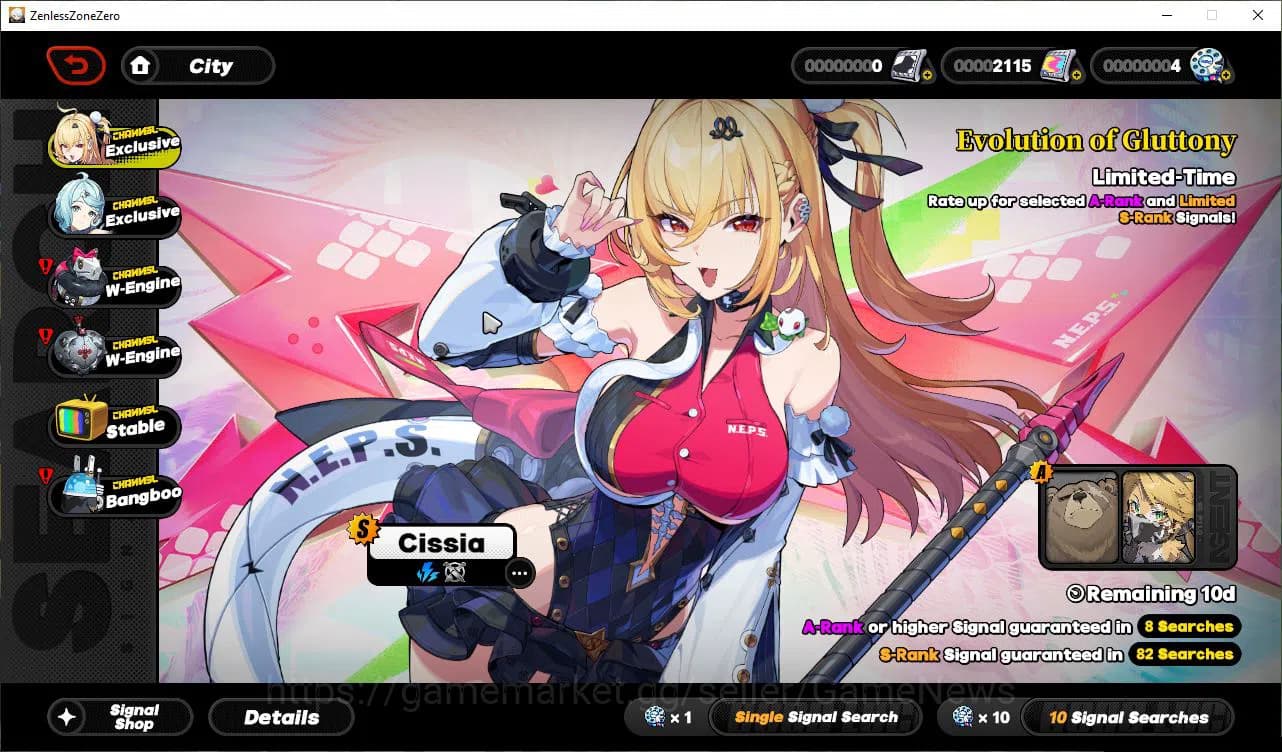1282x752 pixels.
Task: Click the Boopon currency icon
Action: click(1207, 64)
